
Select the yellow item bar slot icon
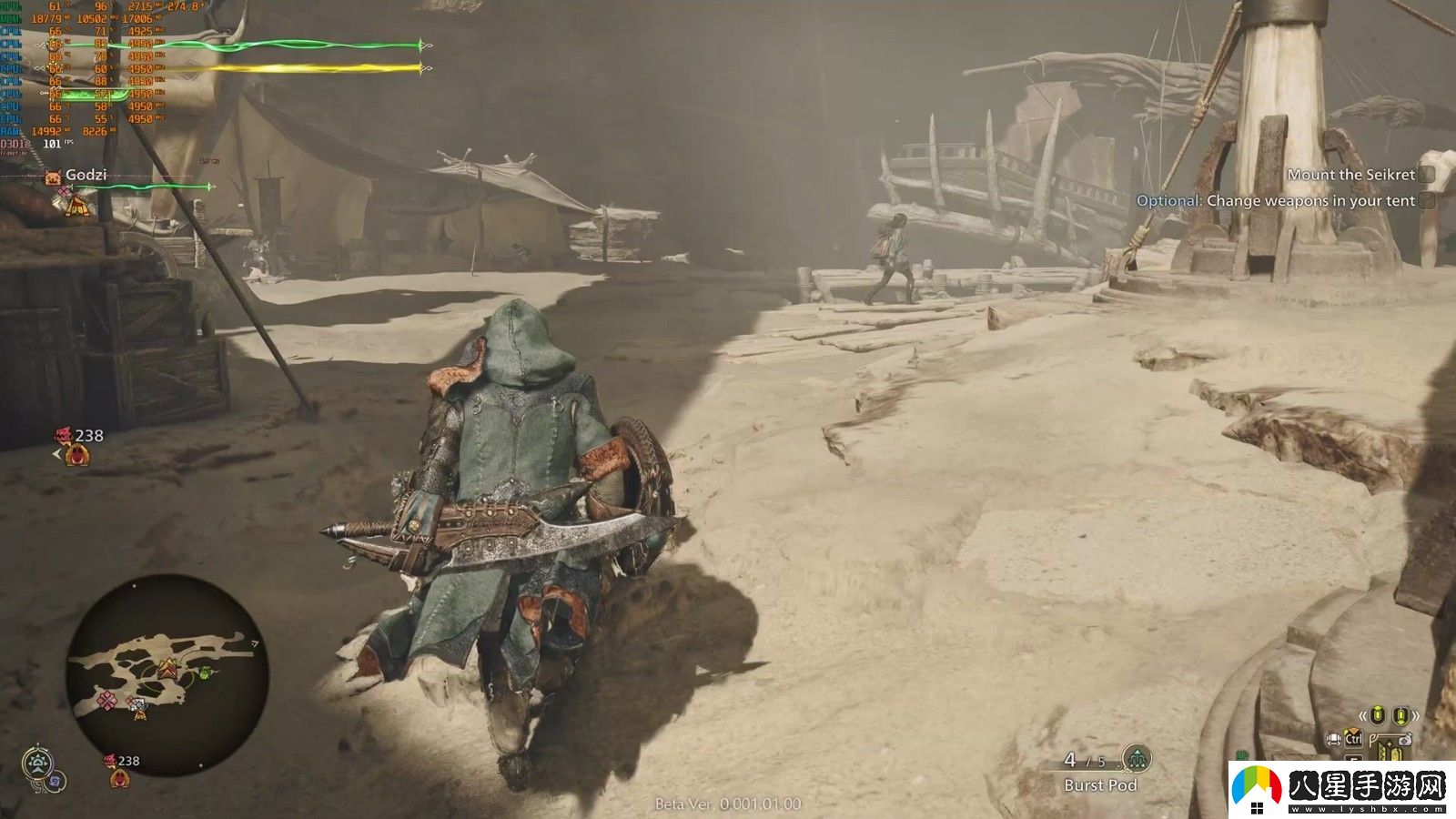(x=1388, y=750)
